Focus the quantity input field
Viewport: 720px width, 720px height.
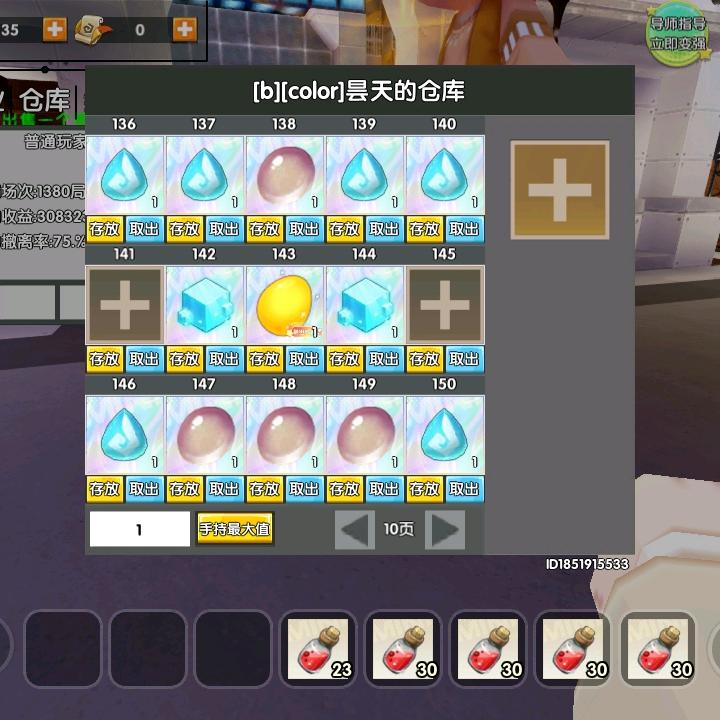140,529
